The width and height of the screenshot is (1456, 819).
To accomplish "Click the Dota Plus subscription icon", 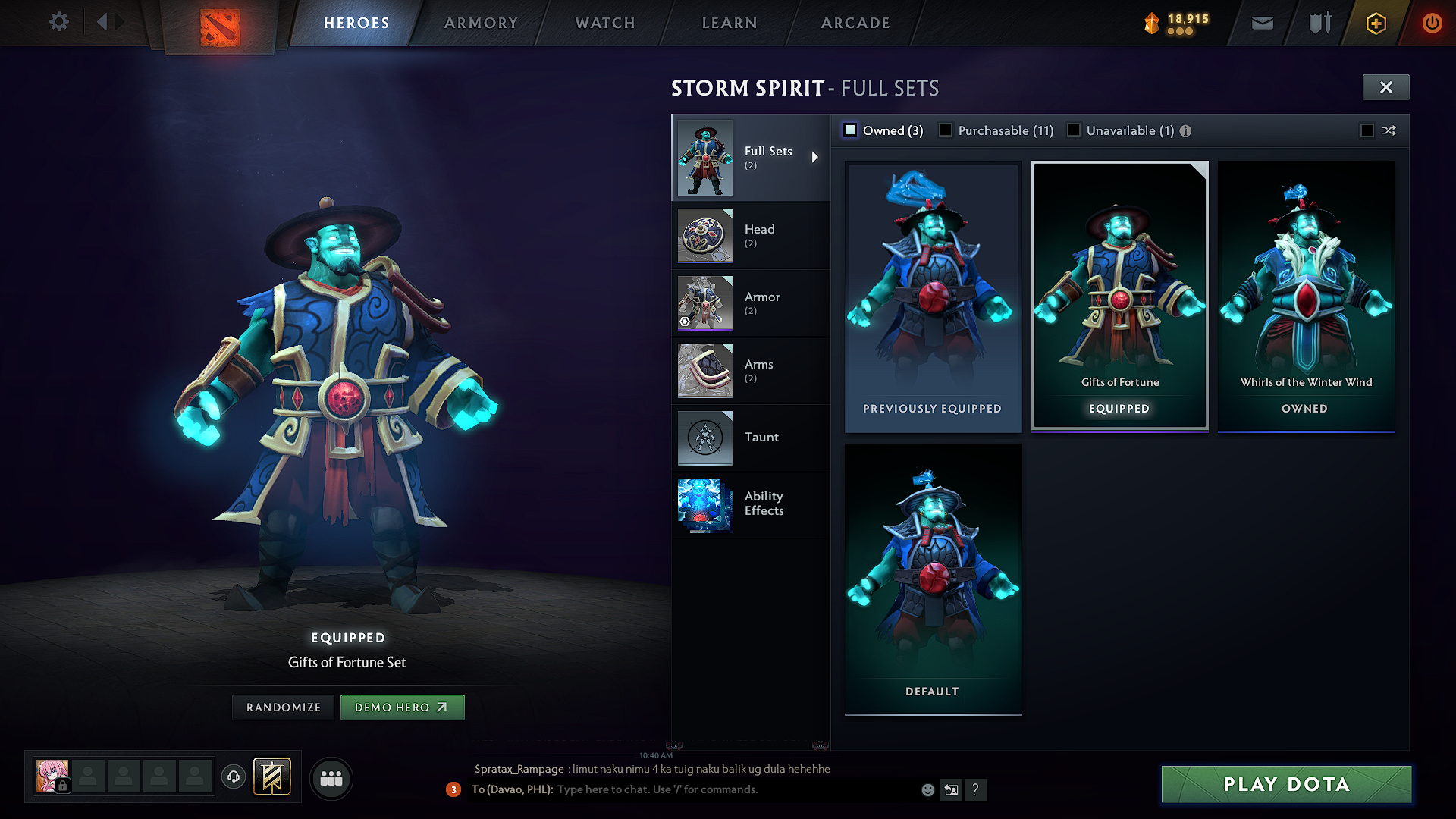I will point(1375,23).
